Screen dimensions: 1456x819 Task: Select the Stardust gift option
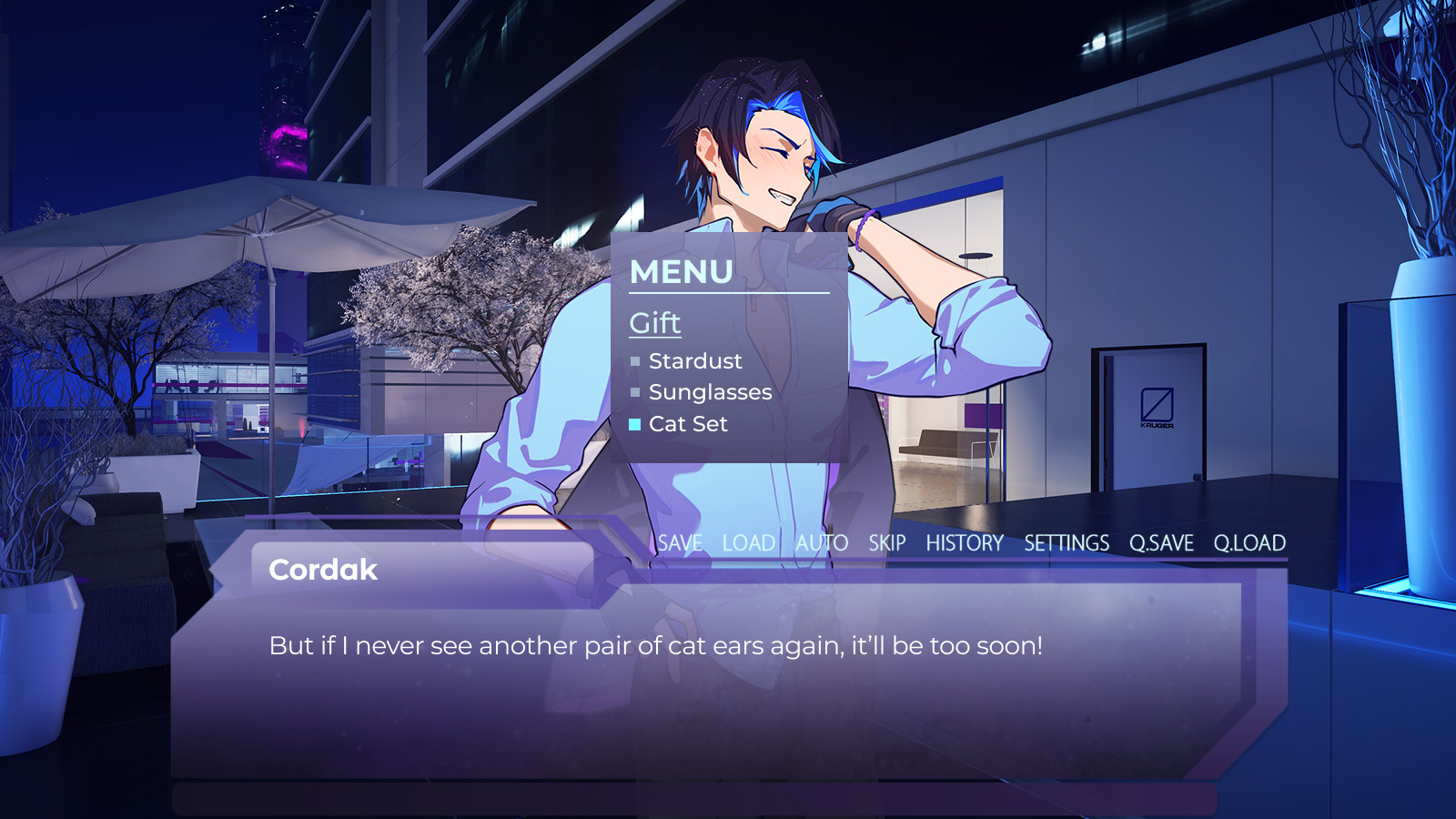click(x=695, y=361)
